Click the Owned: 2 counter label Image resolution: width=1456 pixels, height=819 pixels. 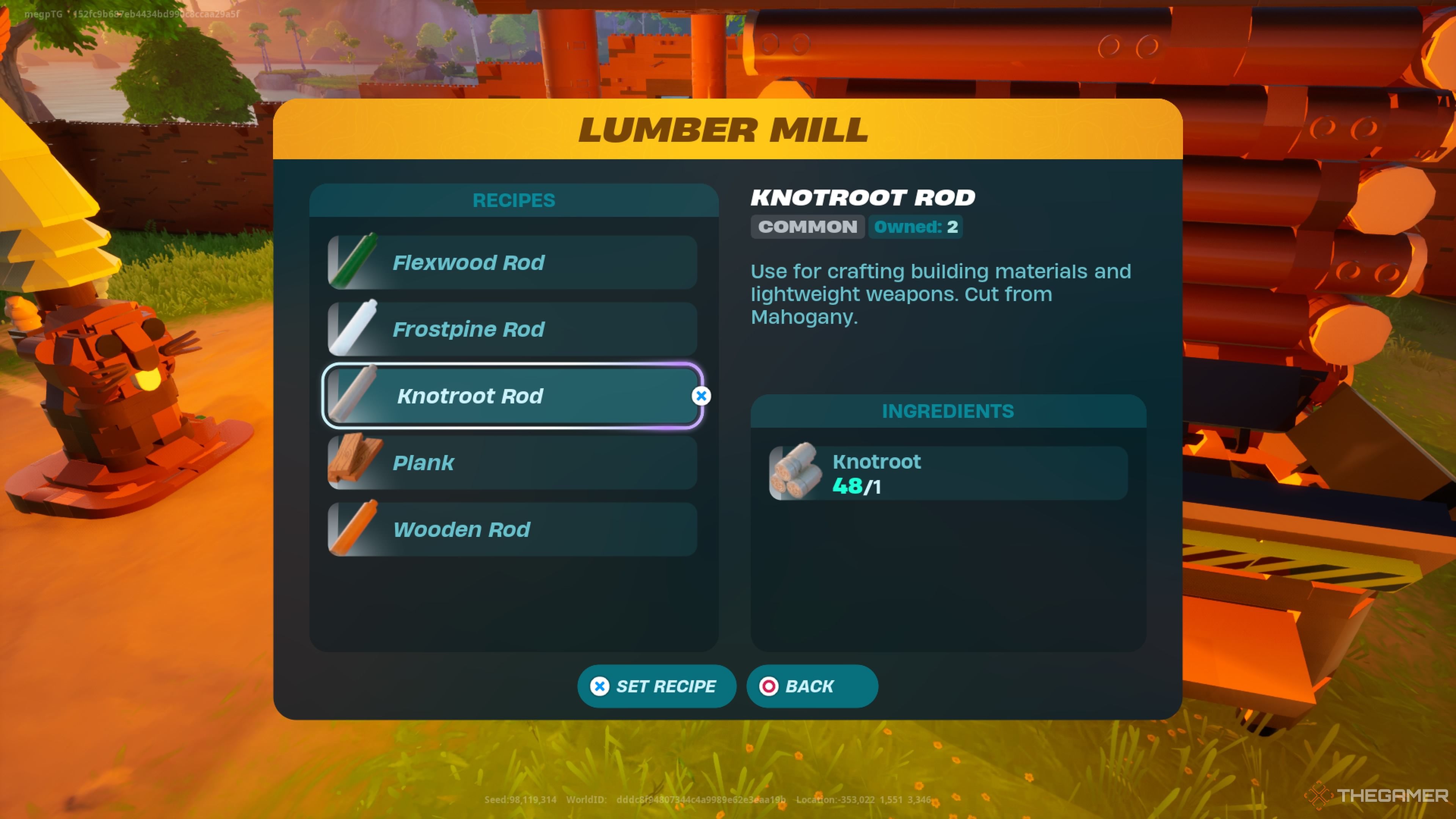point(915,227)
